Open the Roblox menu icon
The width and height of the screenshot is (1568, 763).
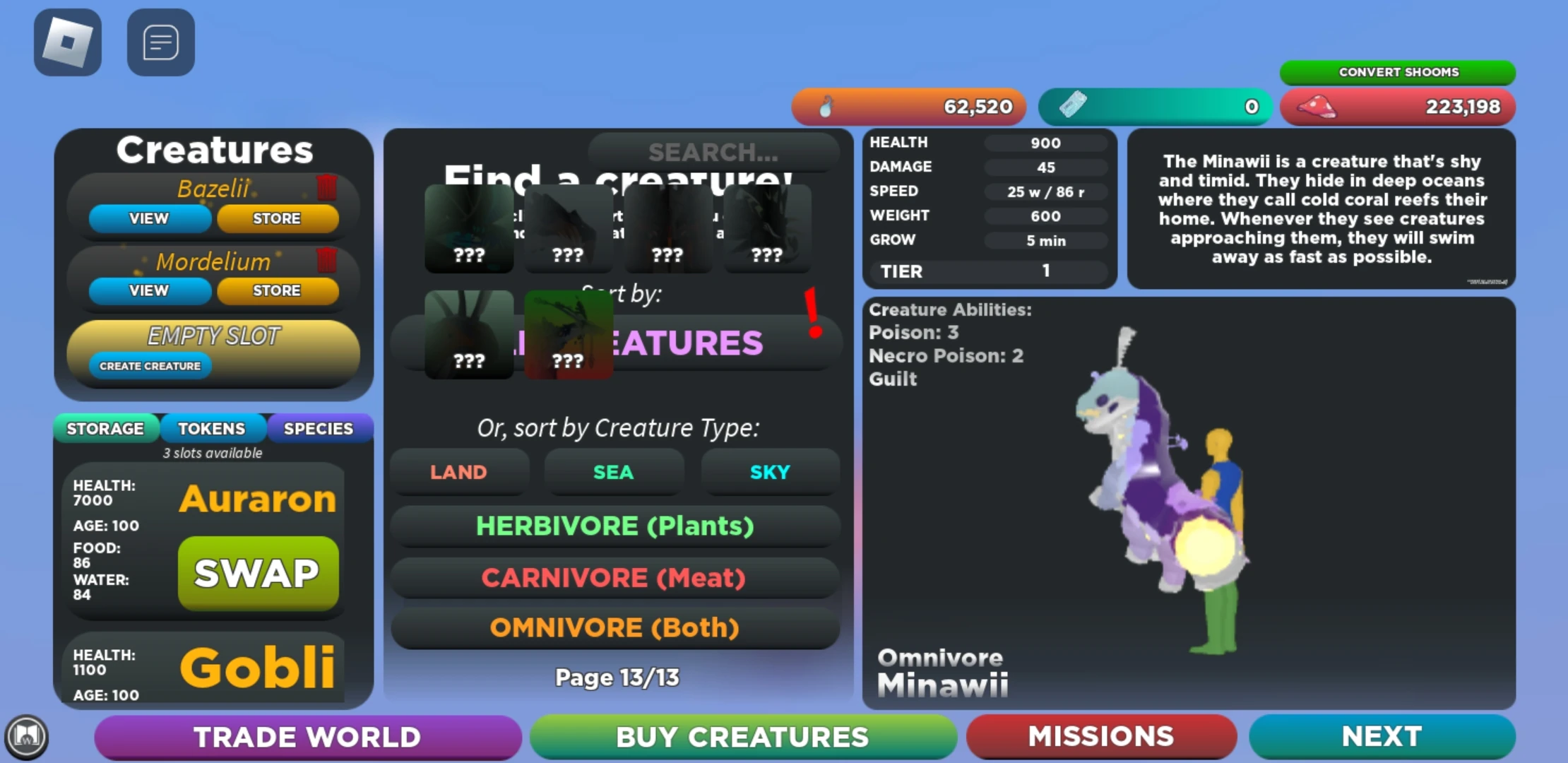pyautogui.click(x=67, y=42)
